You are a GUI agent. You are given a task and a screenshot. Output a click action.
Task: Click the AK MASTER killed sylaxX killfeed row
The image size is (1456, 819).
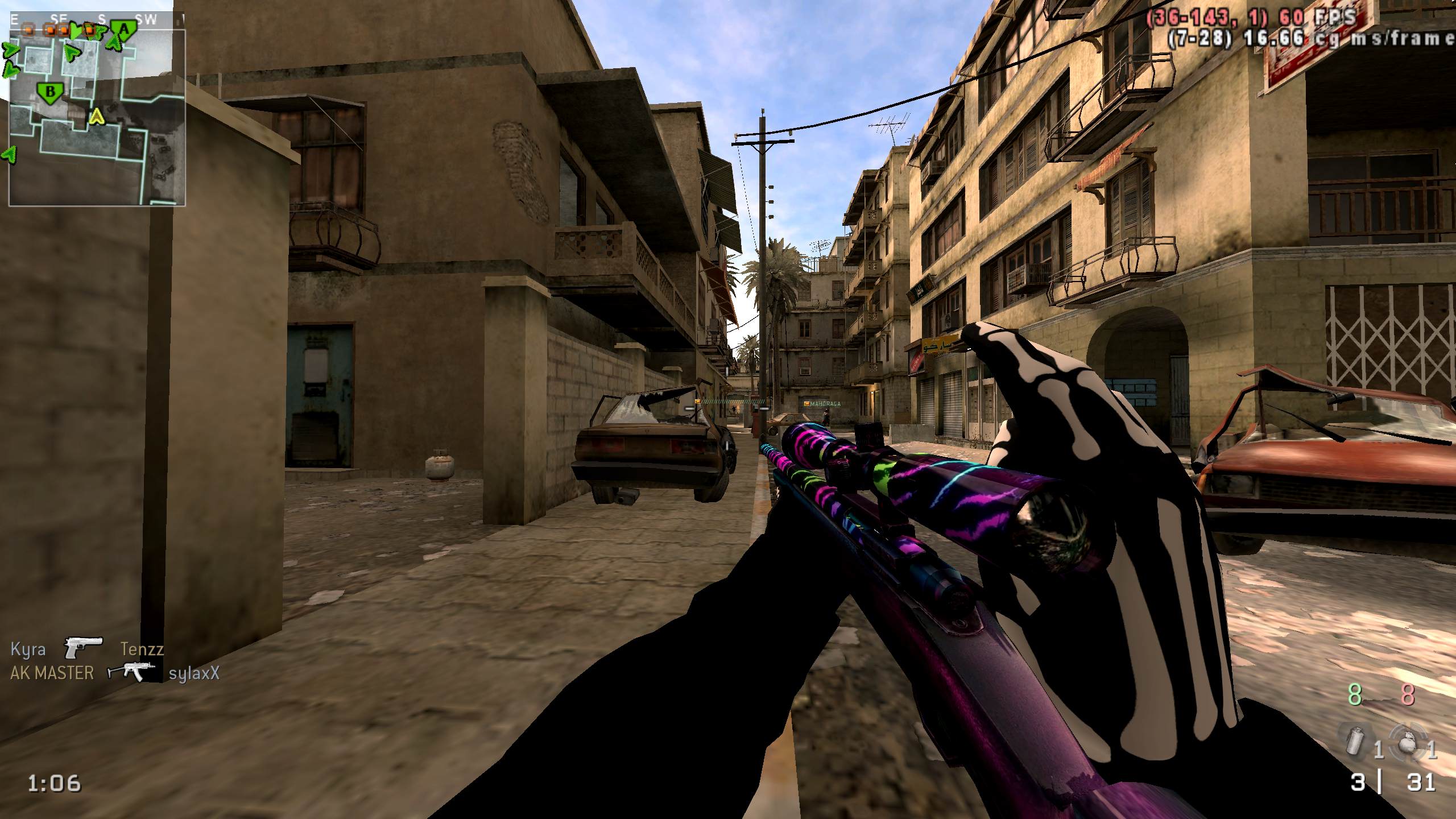(114, 673)
